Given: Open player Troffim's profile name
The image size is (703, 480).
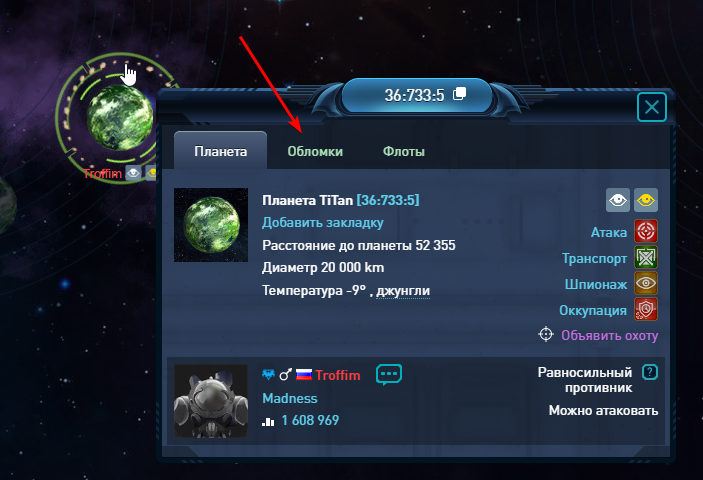Looking at the screenshot, I should [x=338, y=376].
